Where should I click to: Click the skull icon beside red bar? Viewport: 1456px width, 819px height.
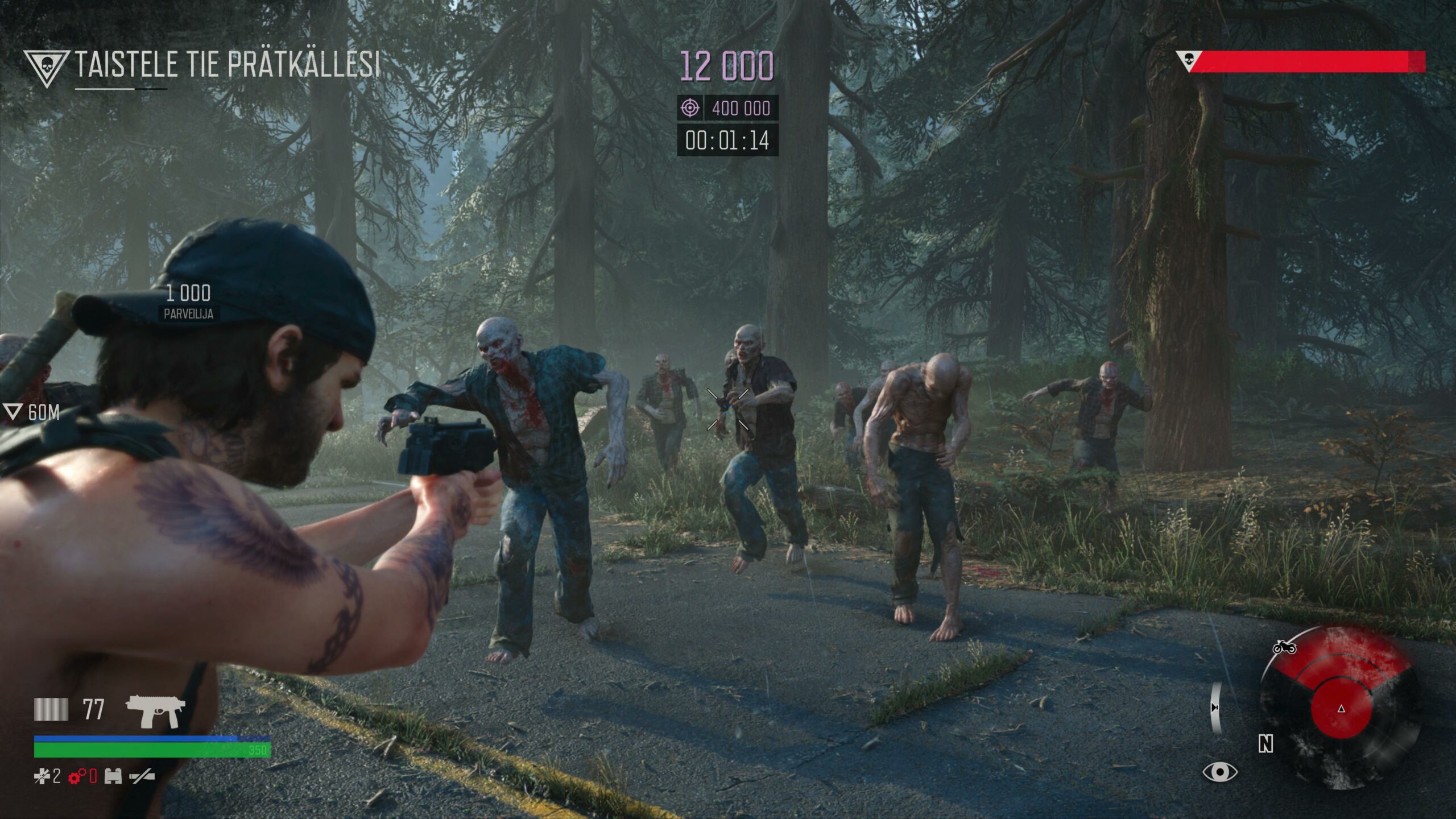point(1188,60)
